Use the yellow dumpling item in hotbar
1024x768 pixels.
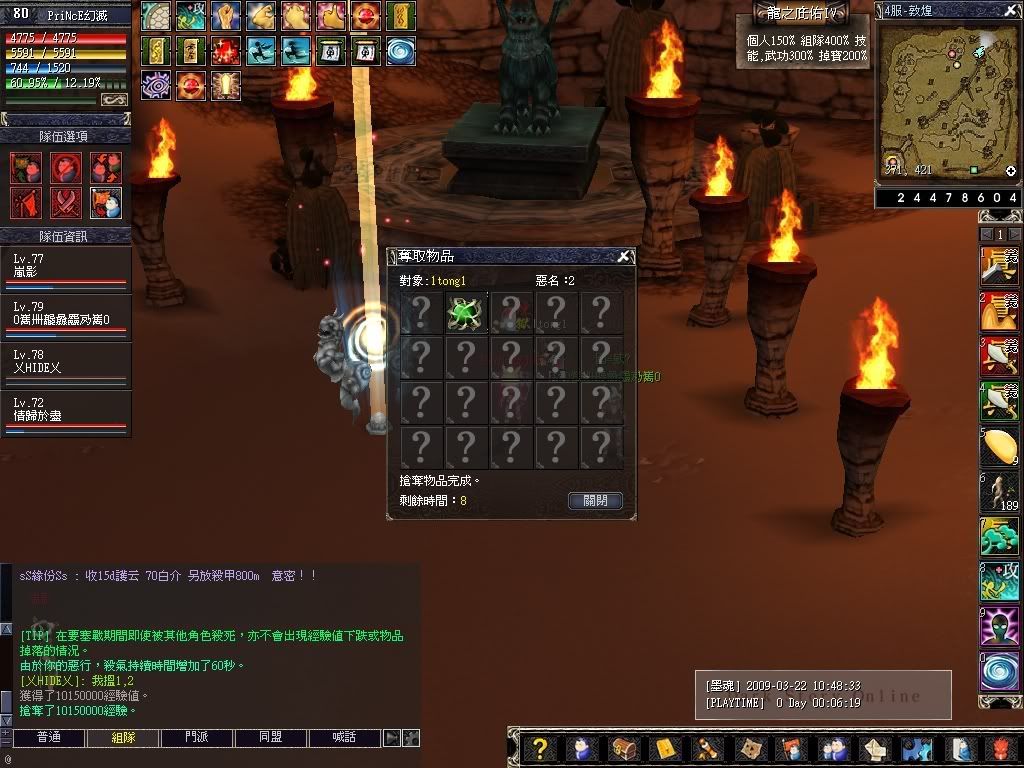[x=999, y=446]
